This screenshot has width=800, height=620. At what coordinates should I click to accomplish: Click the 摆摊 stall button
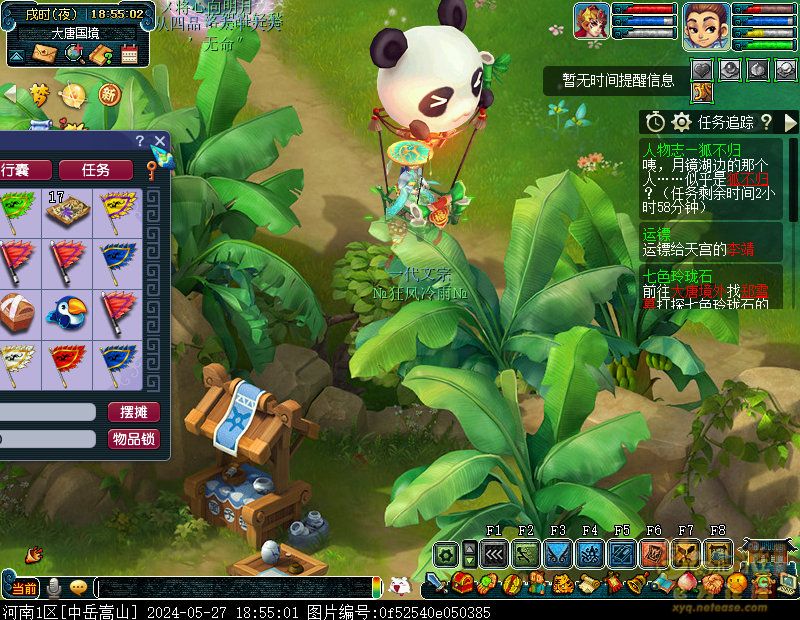pyautogui.click(x=133, y=412)
